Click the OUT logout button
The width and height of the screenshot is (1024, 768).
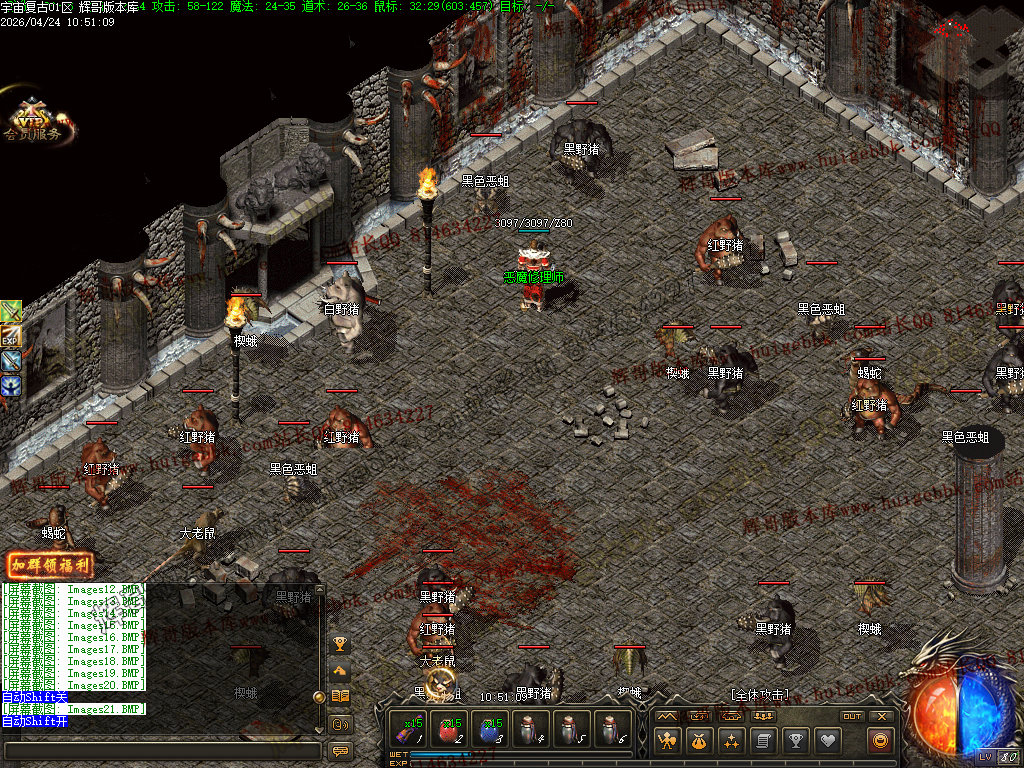(x=852, y=716)
